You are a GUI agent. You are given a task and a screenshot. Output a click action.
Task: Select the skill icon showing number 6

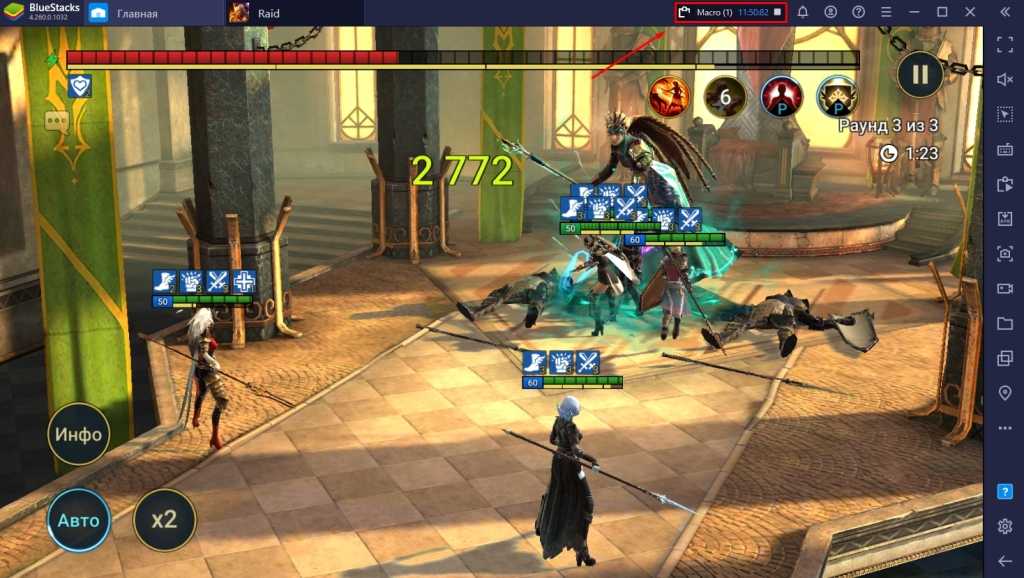pyautogui.click(x=725, y=96)
